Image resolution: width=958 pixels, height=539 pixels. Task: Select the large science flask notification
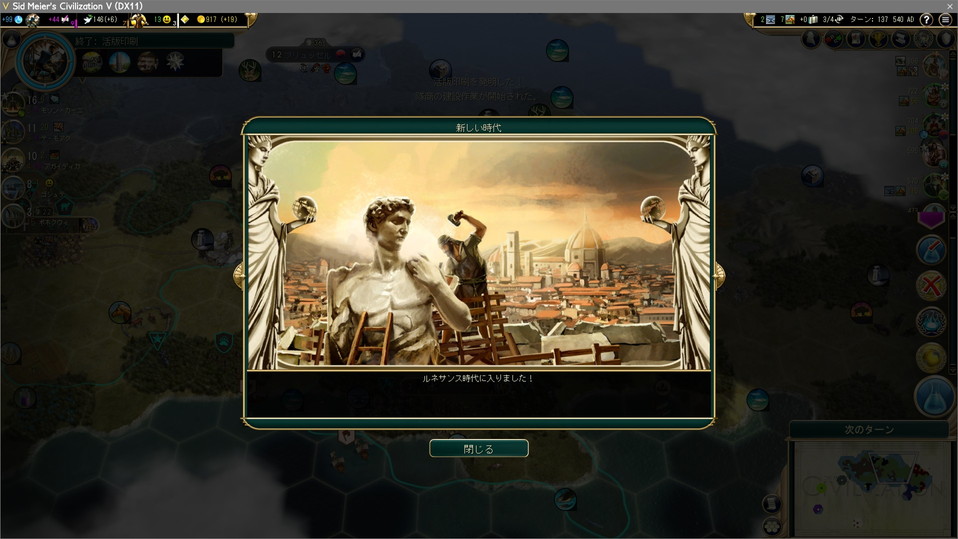934,396
